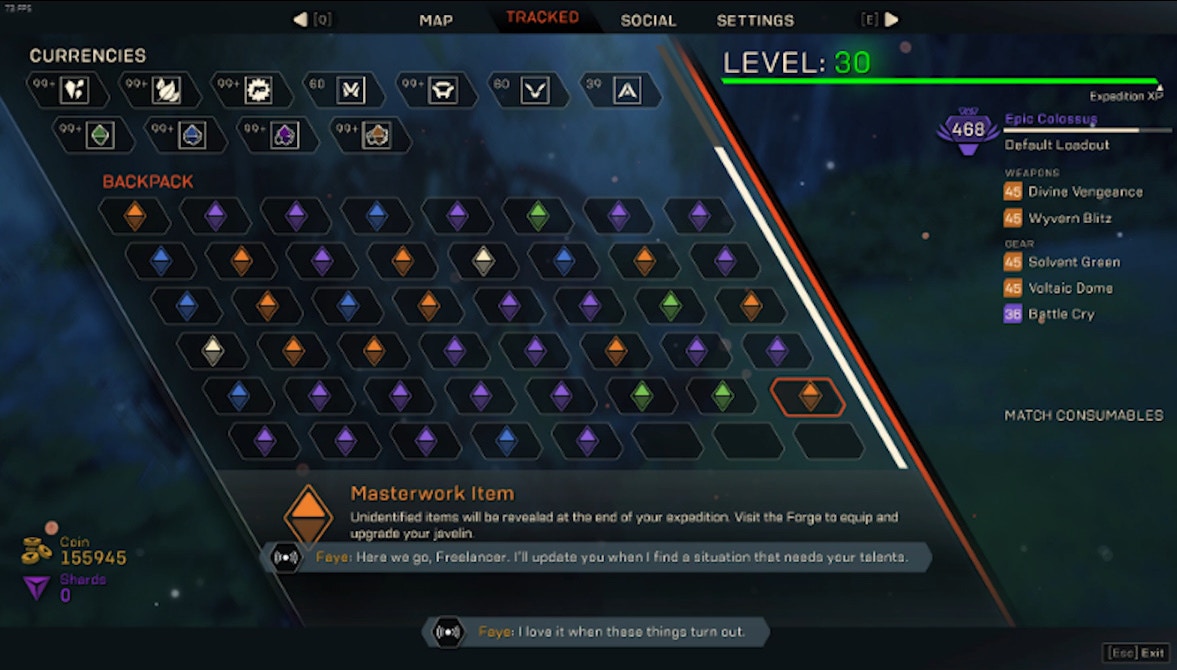Go to the Social tab
This screenshot has height=670, width=1177.
(648, 20)
